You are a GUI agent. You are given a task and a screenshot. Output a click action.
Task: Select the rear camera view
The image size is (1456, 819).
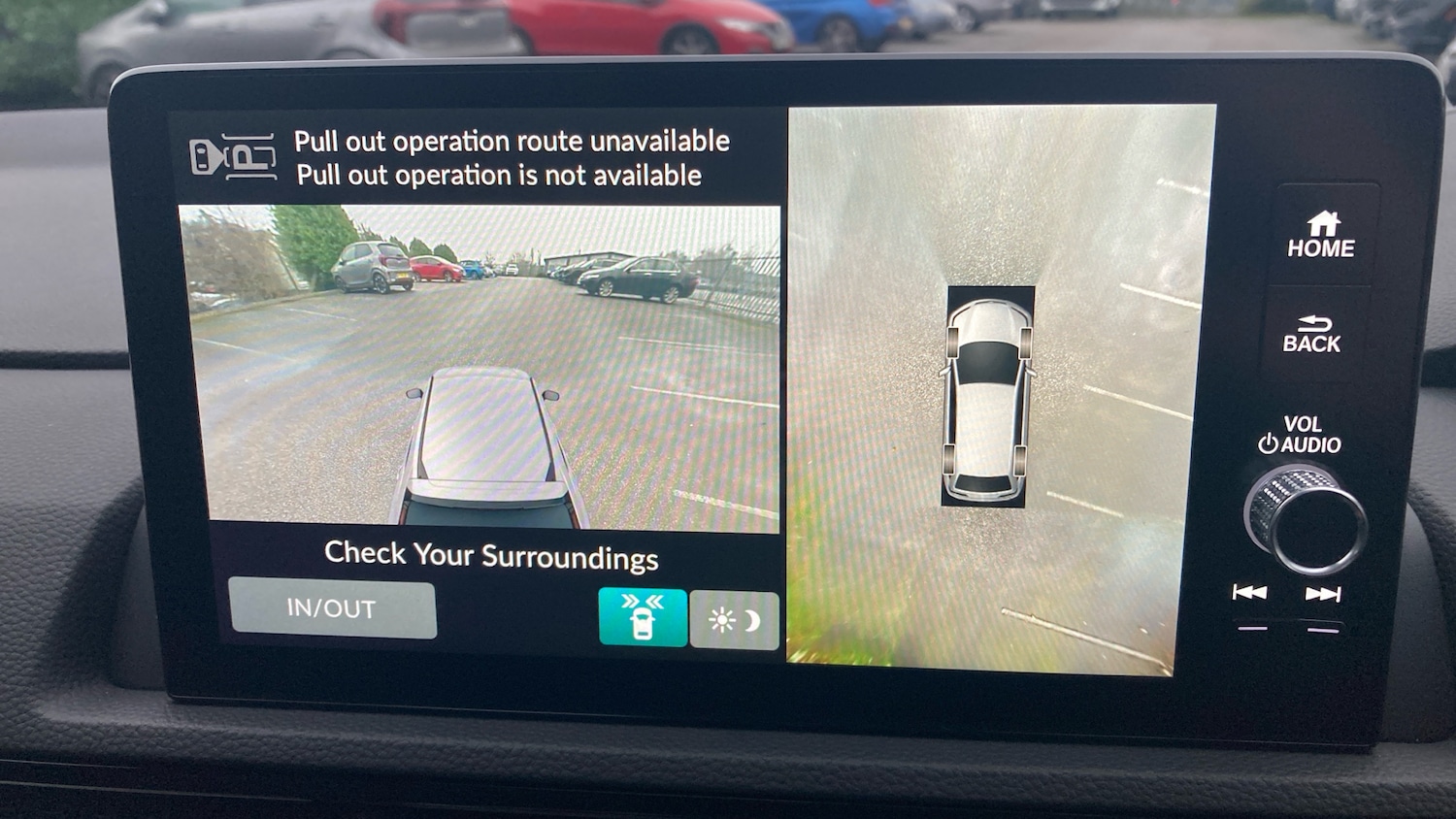[480, 367]
